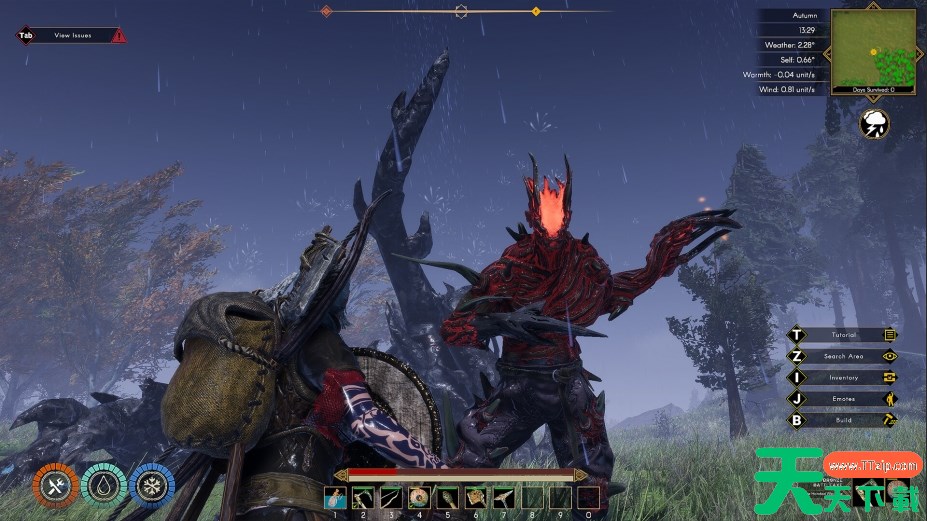Click the blue snowflake temperature icon
Screen dimensions: 927x521
[151, 487]
